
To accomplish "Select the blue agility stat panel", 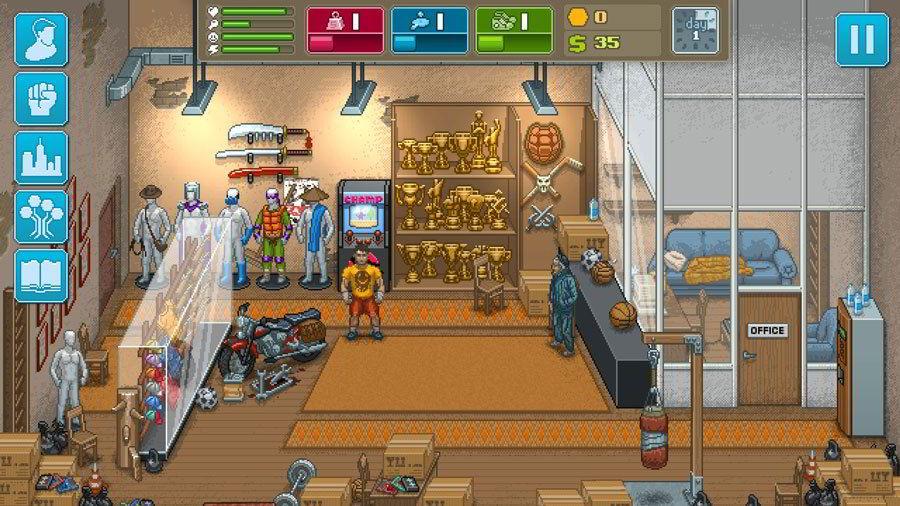I will click(x=429, y=30).
